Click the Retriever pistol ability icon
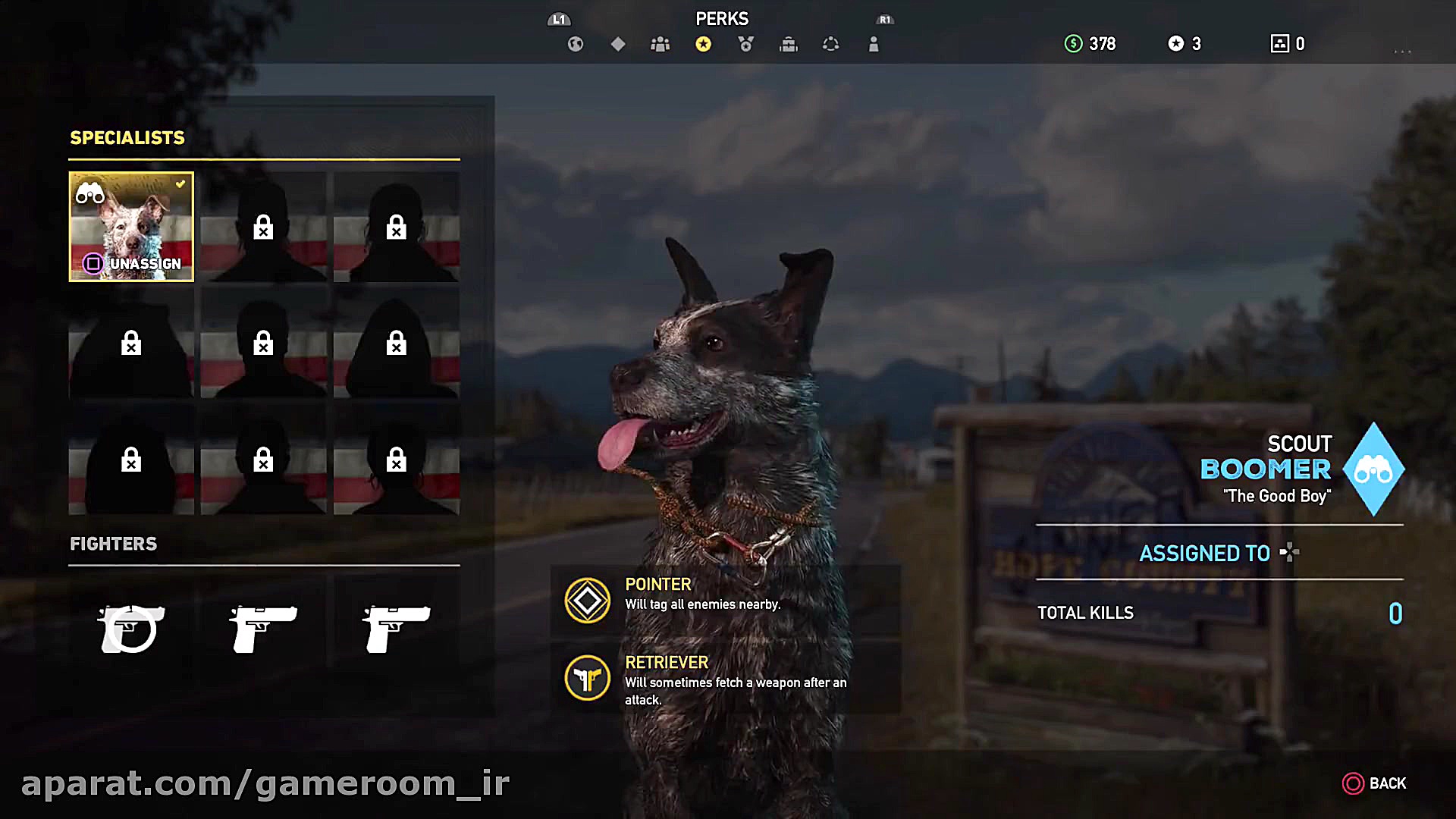Image resolution: width=1456 pixels, height=819 pixels. pos(586,678)
